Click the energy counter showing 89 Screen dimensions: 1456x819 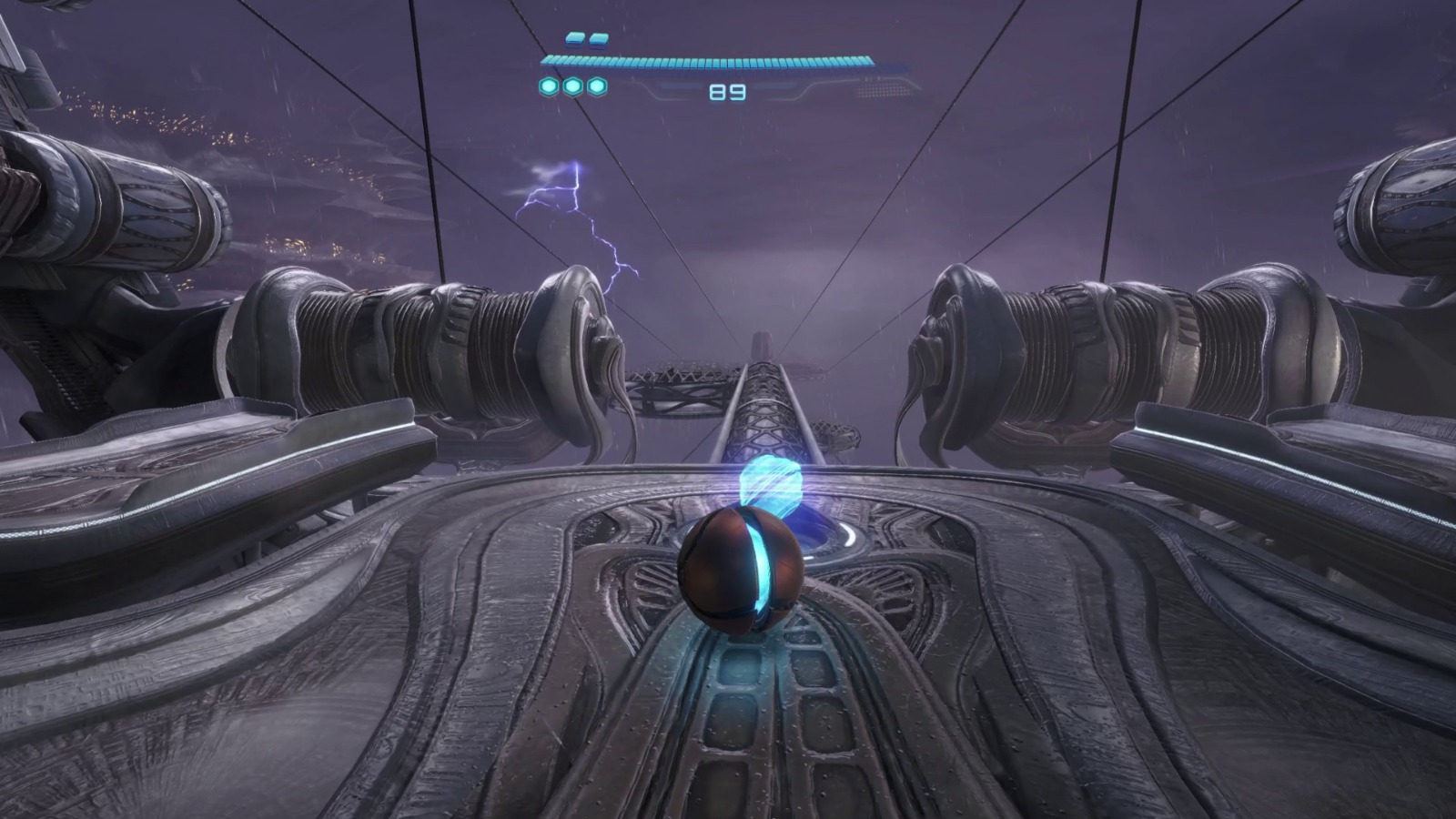[x=728, y=90]
